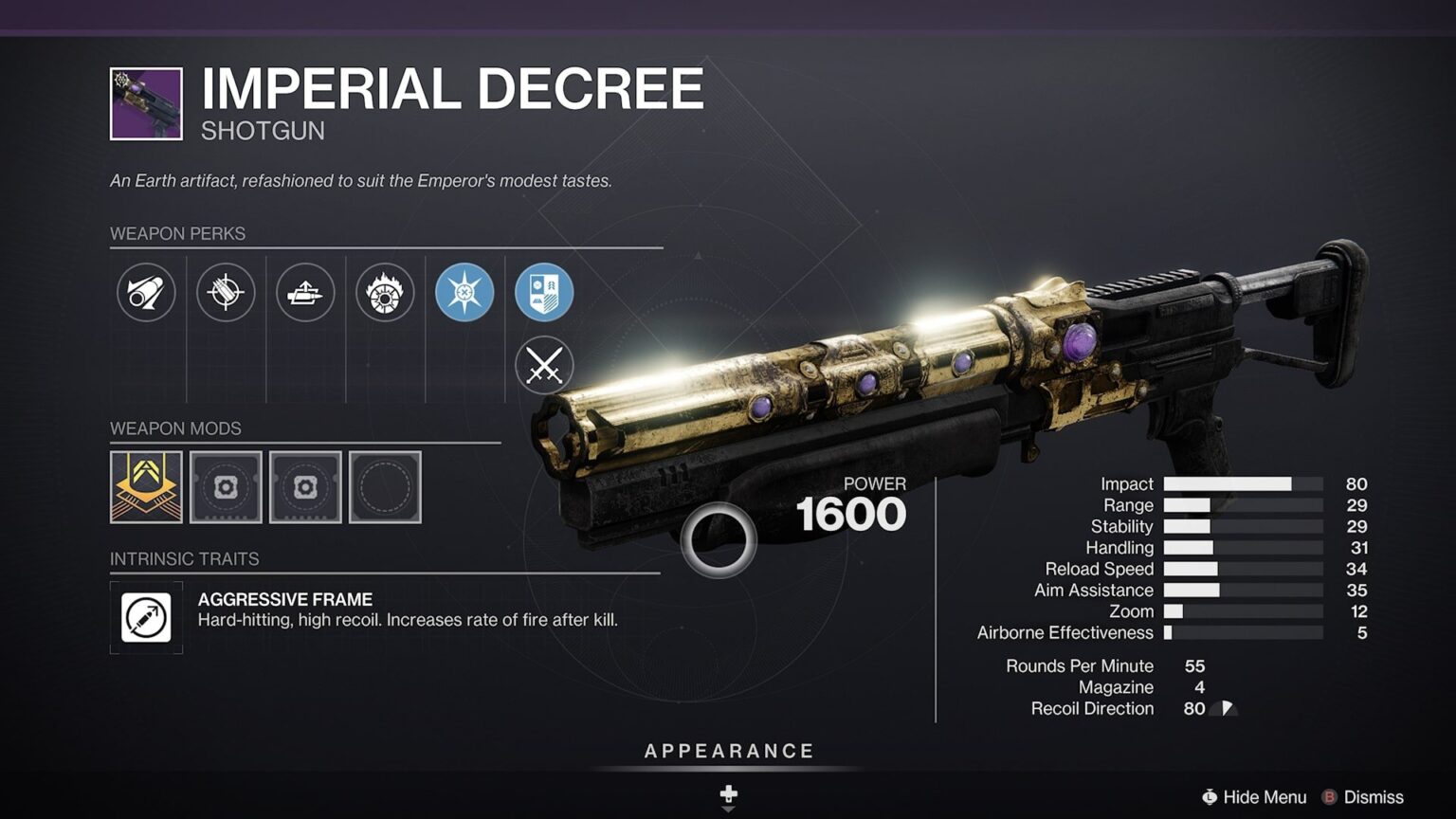Image resolution: width=1456 pixels, height=819 pixels.
Task: Toggle the blue snowflake masterwork perk
Action: click(x=464, y=292)
